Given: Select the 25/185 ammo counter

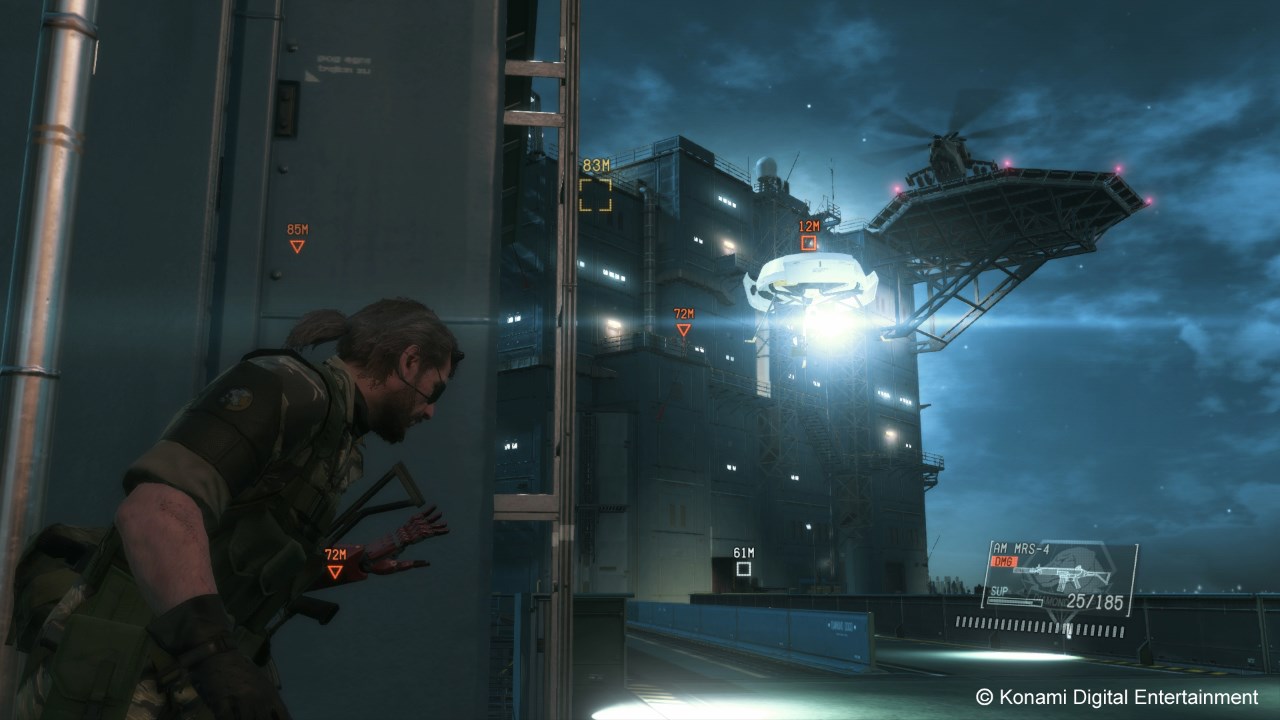Looking at the screenshot, I should [1096, 600].
